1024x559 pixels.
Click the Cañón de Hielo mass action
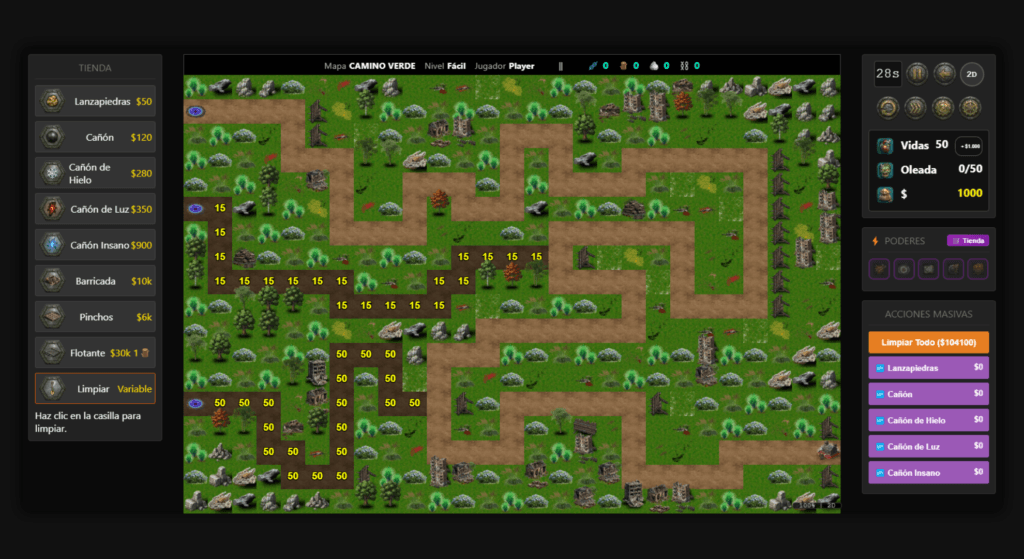click(928, 420)
